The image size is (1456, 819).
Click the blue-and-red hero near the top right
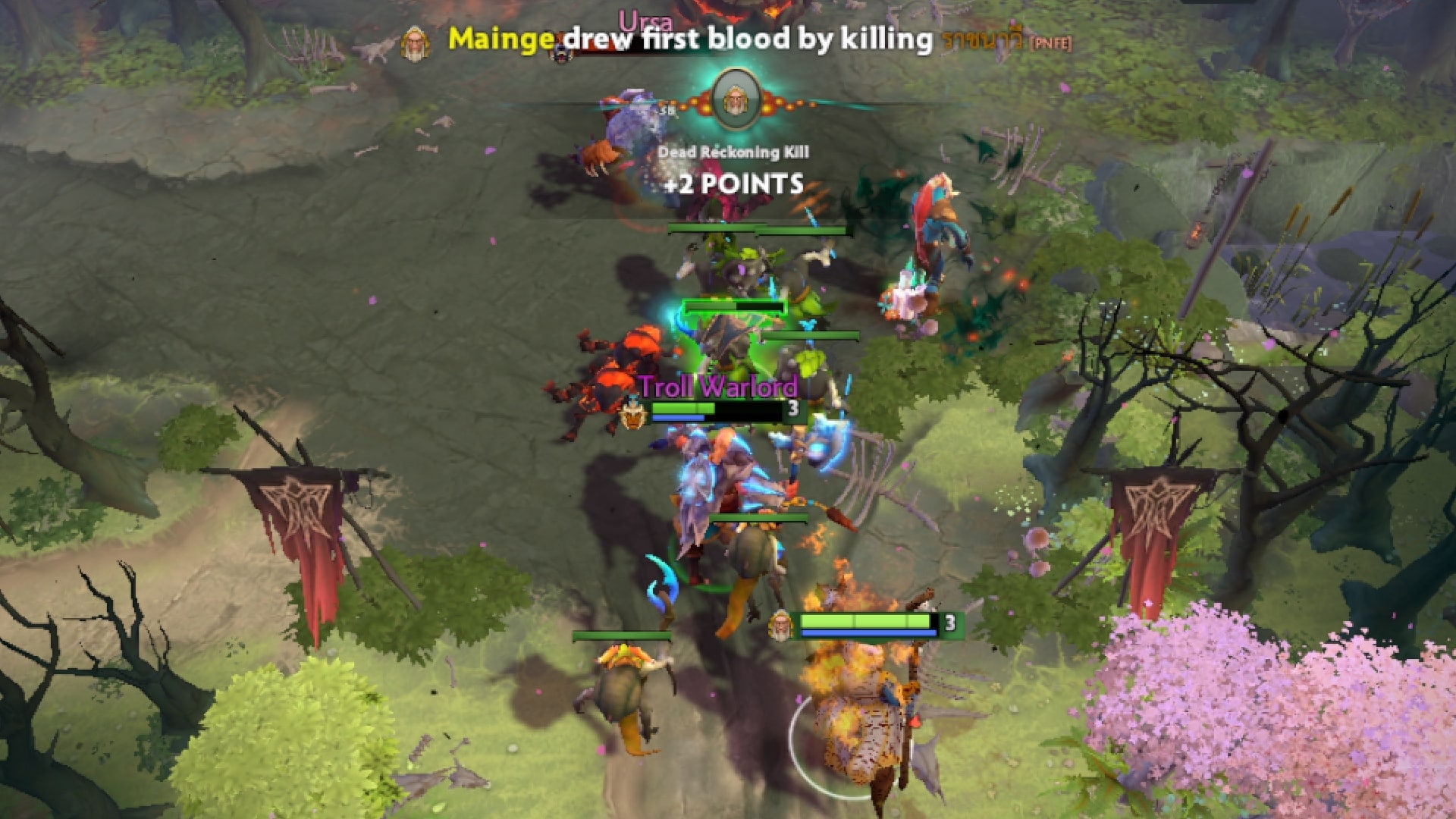(x=933, y=227)
